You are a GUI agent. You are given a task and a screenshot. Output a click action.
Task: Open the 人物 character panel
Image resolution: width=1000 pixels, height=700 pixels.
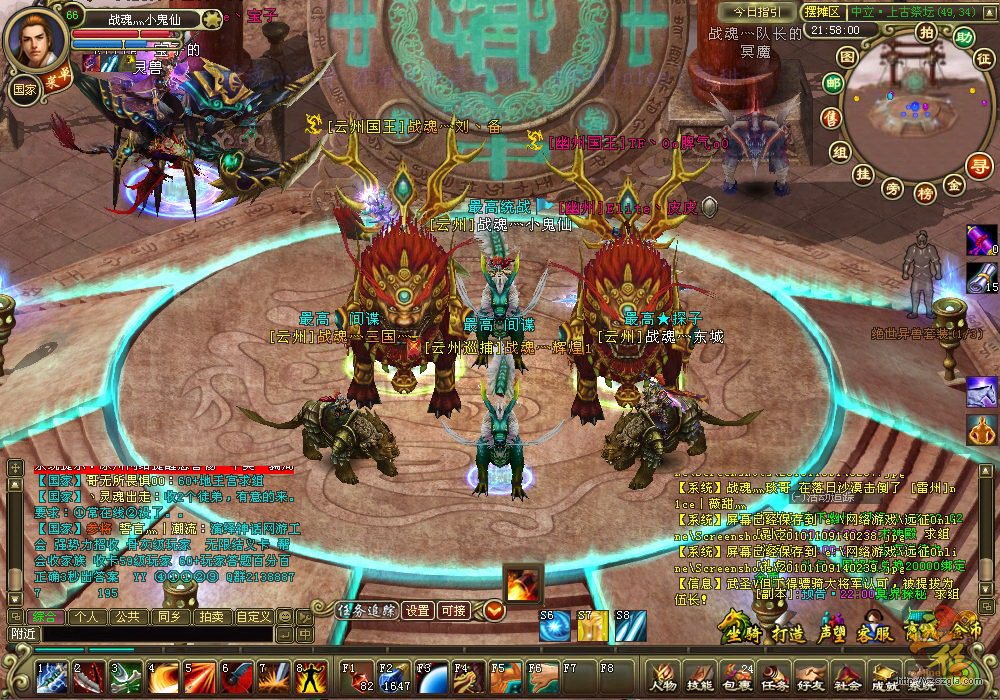coord(662,677)
